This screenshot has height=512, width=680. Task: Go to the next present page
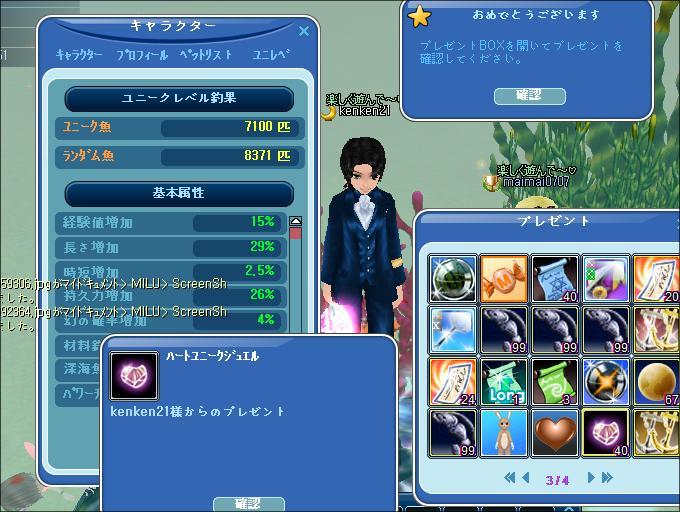[591, 478]
